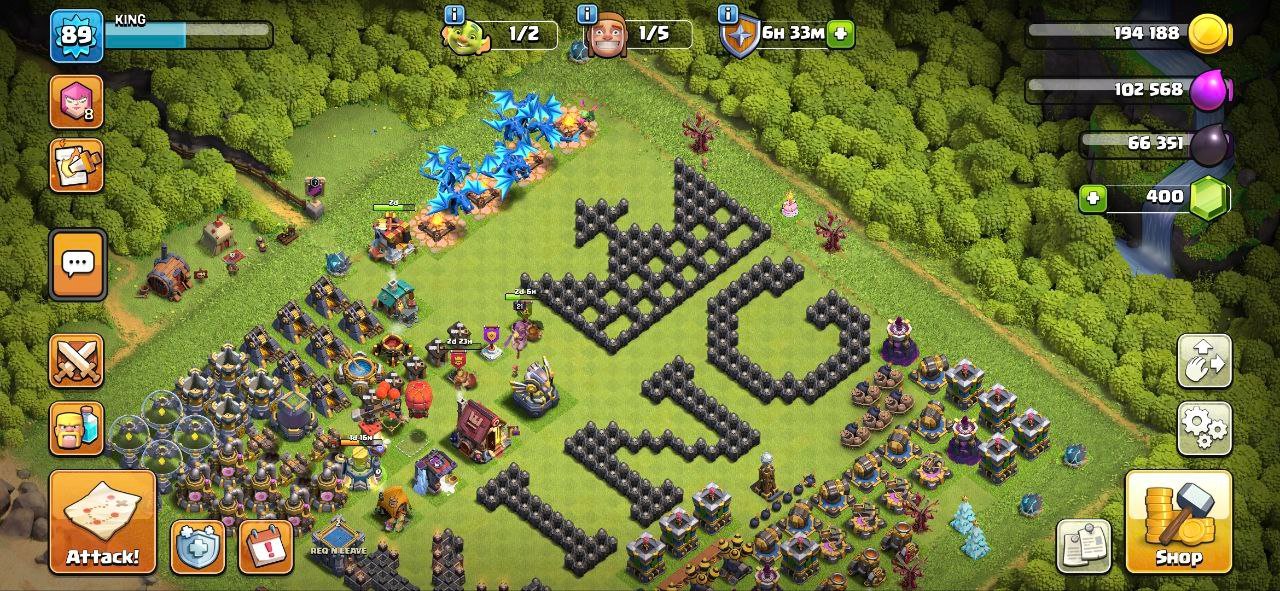Click the level 89 experience badge

(x=76, y=35)
